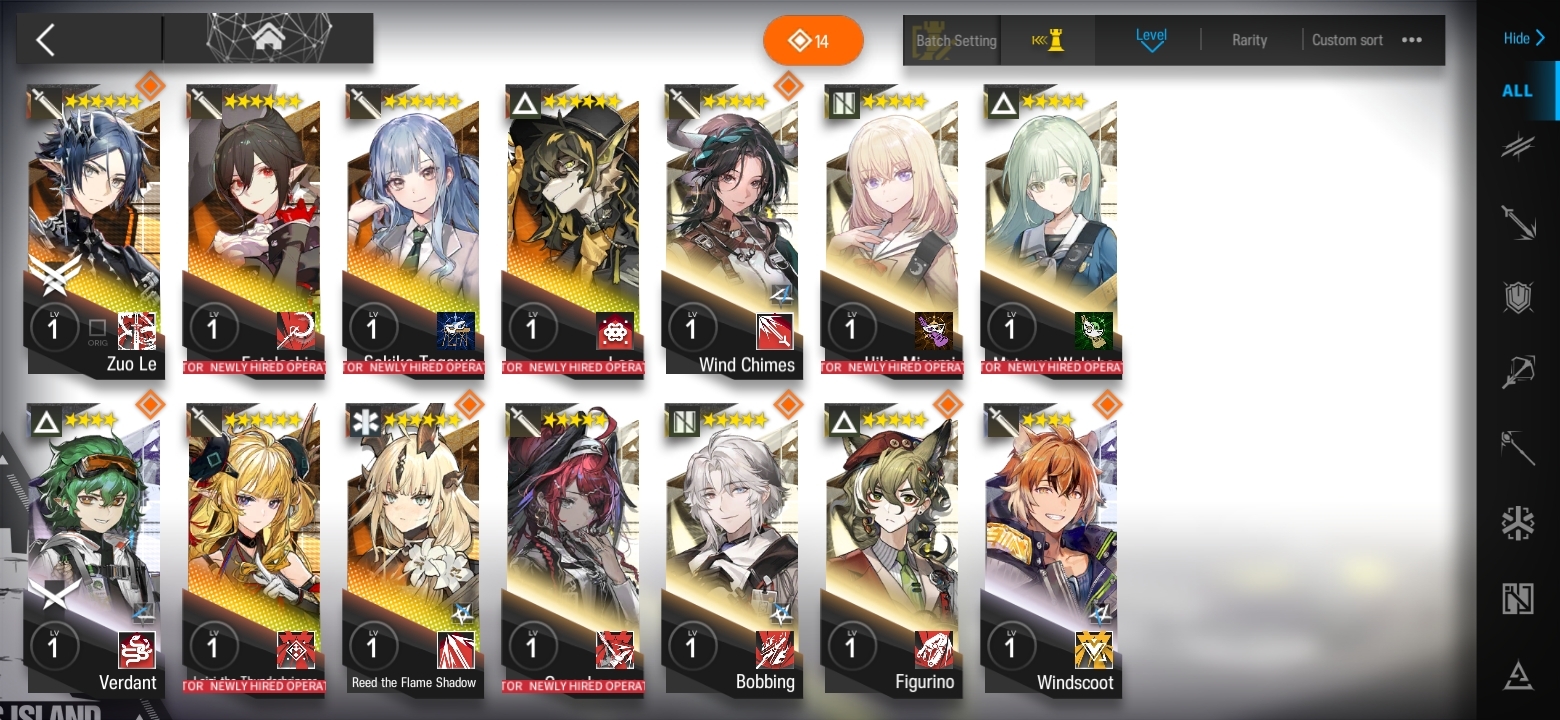Hide the class filter sidebar

pyautogui.click(x=1523, y=39)
